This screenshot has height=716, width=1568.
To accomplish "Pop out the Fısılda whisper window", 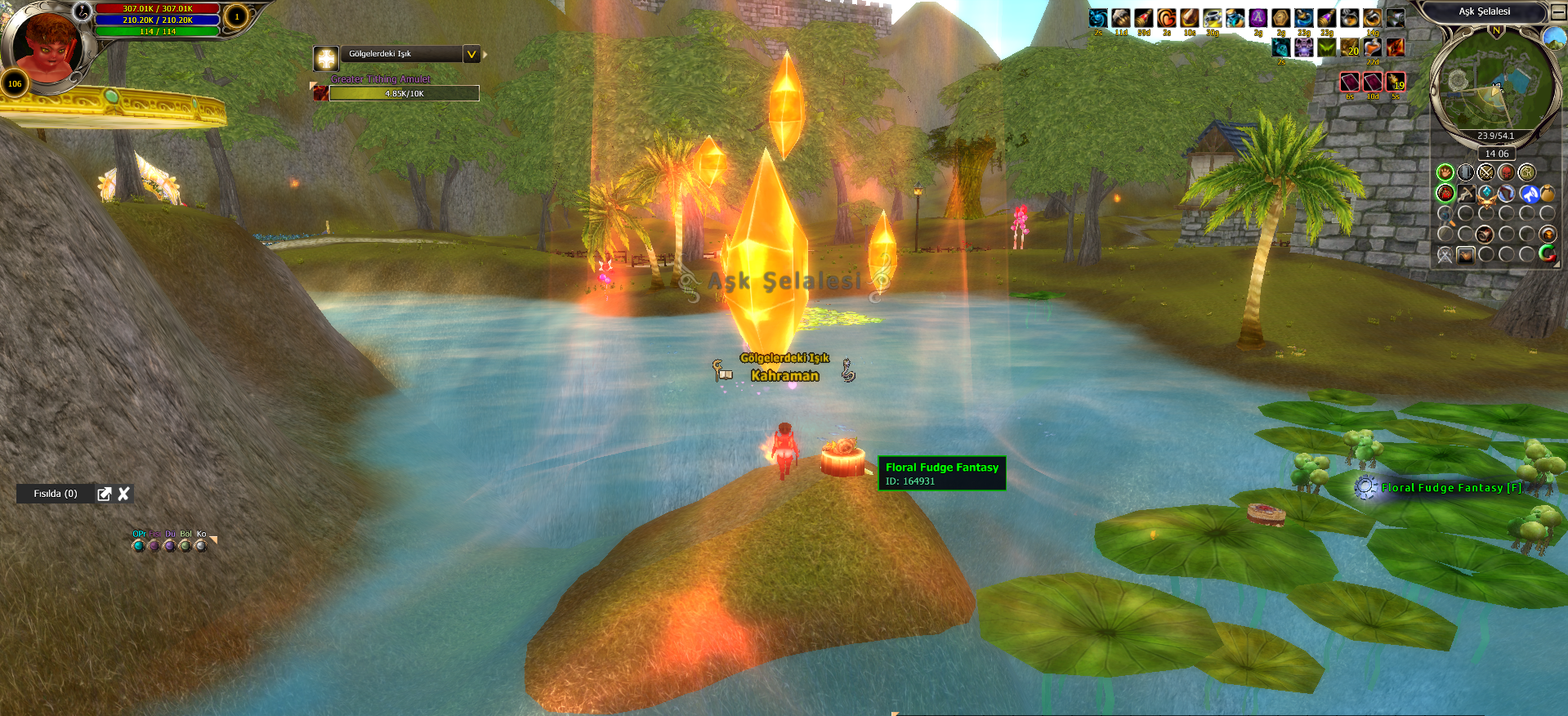I will [x=104, y=494].
